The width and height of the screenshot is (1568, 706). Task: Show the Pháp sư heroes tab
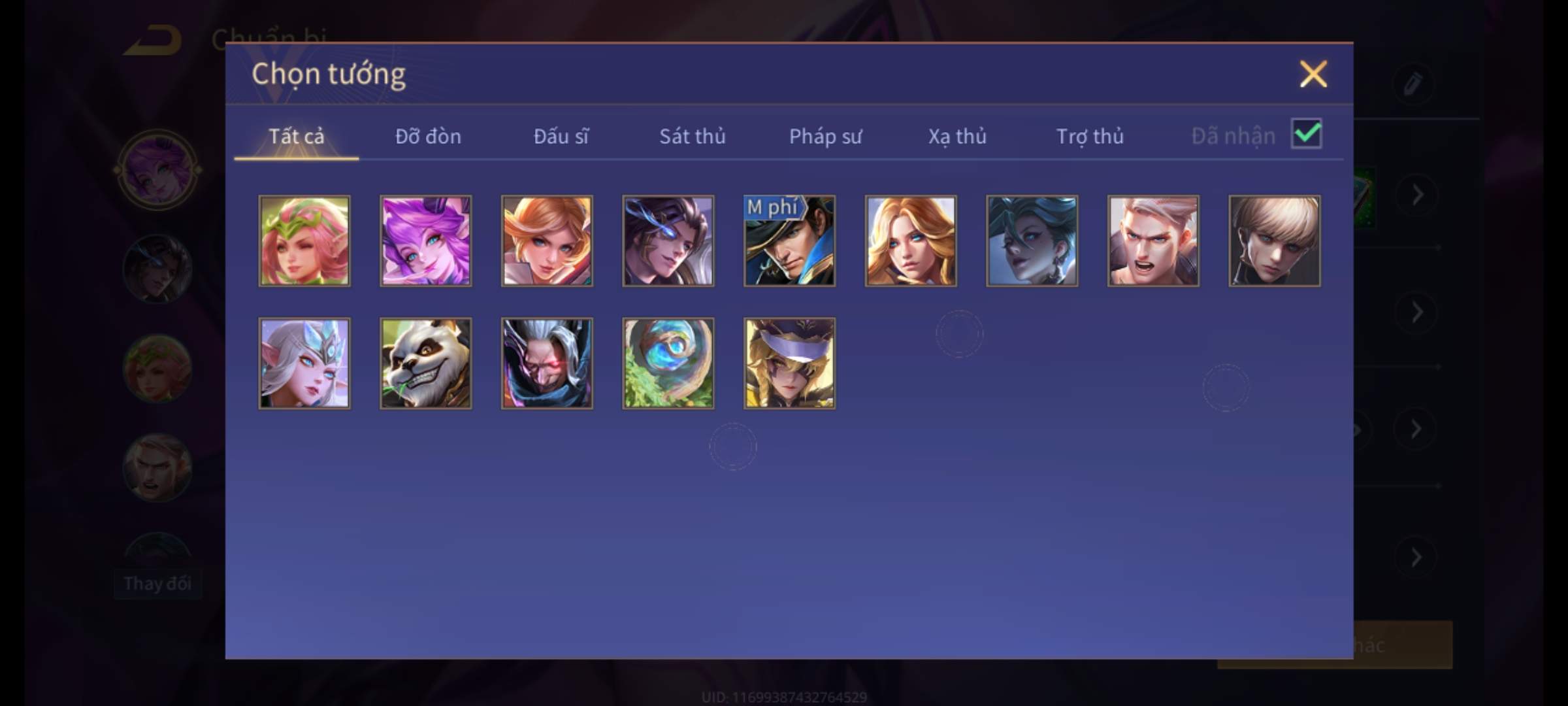[825, 136]
